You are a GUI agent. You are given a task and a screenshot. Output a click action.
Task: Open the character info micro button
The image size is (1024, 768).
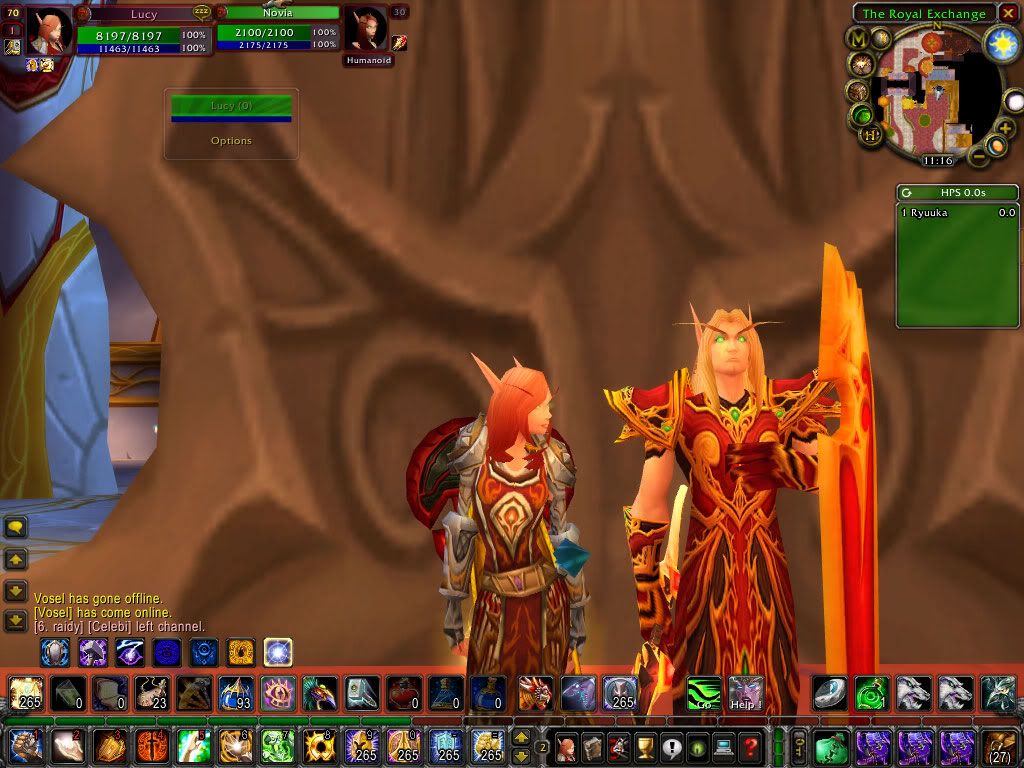tap(566, 747)
